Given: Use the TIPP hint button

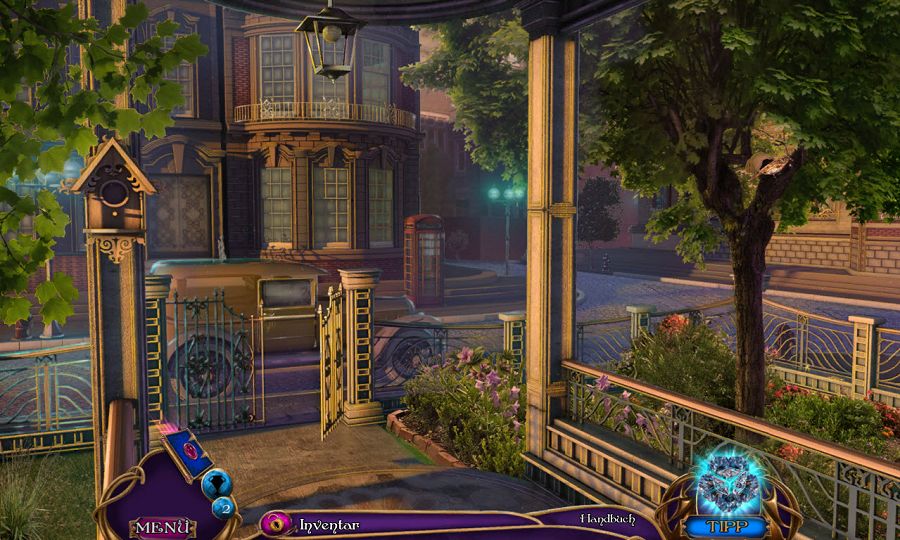Looking at the screenshot, I should click(726, 526).
